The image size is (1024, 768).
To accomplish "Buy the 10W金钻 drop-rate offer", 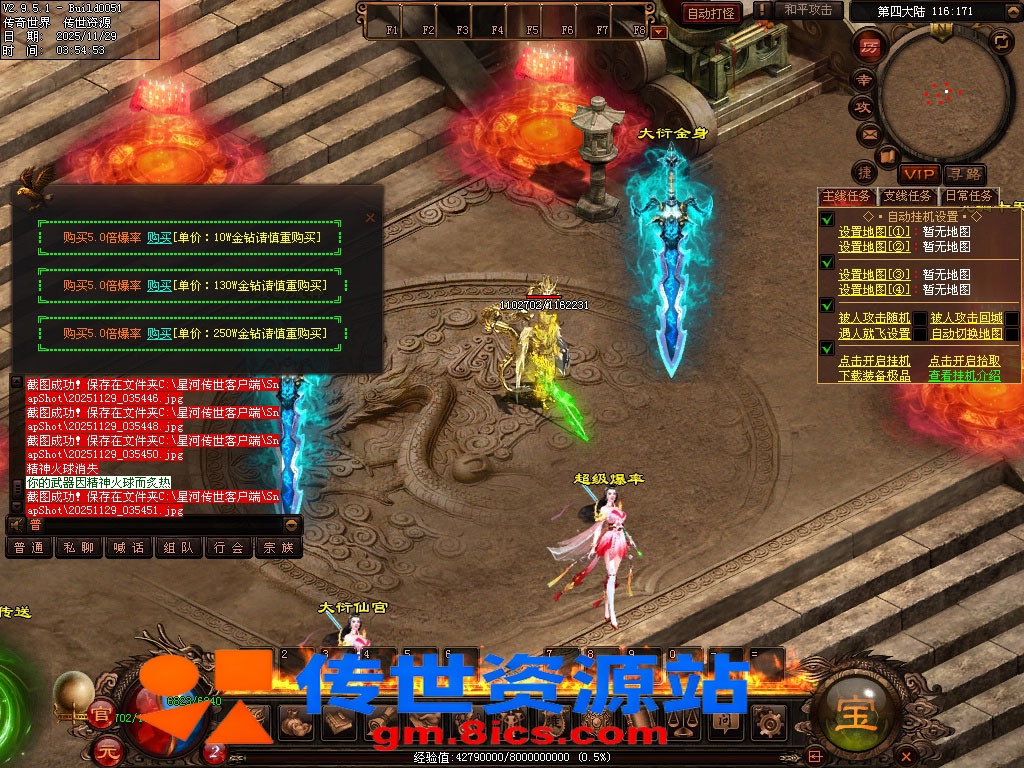I will pyautogui.click(x=160, y=238).
